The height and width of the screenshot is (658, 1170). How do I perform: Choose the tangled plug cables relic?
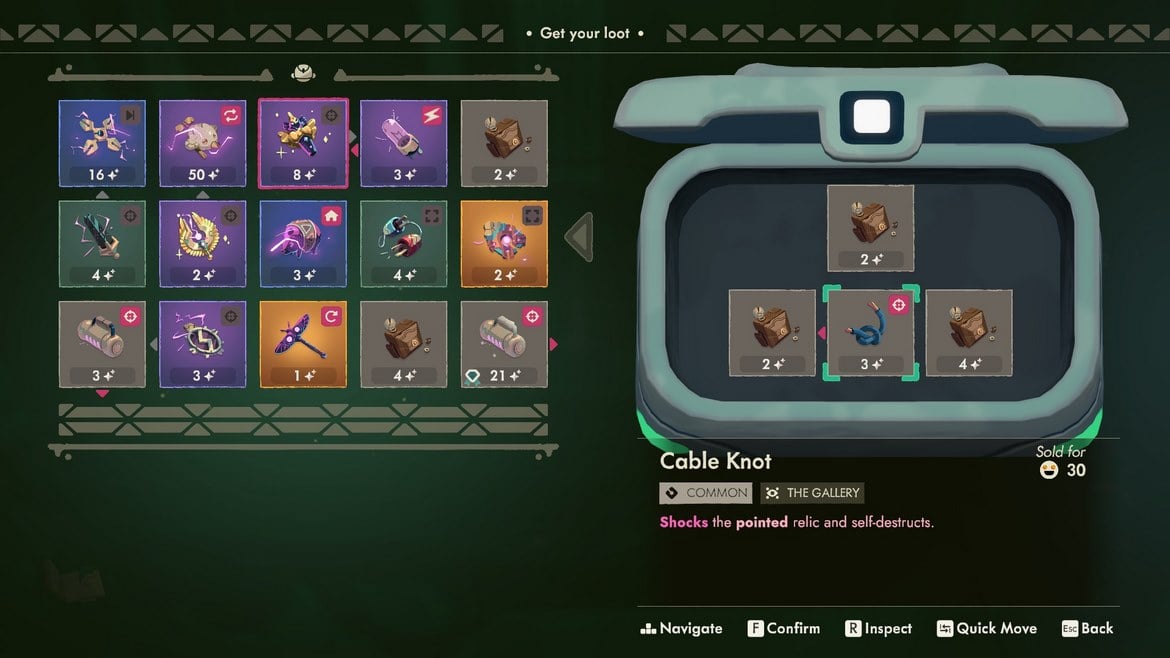pos(404,244)
